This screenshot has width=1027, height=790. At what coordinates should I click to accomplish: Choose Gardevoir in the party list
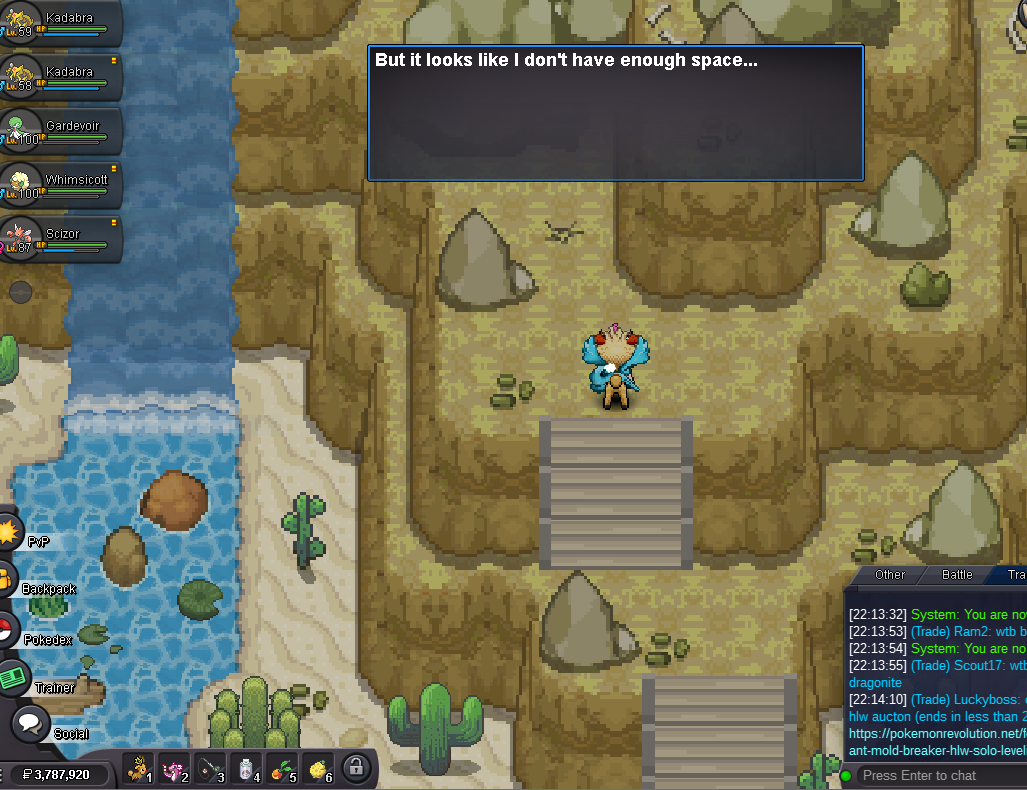coord(60,131)
